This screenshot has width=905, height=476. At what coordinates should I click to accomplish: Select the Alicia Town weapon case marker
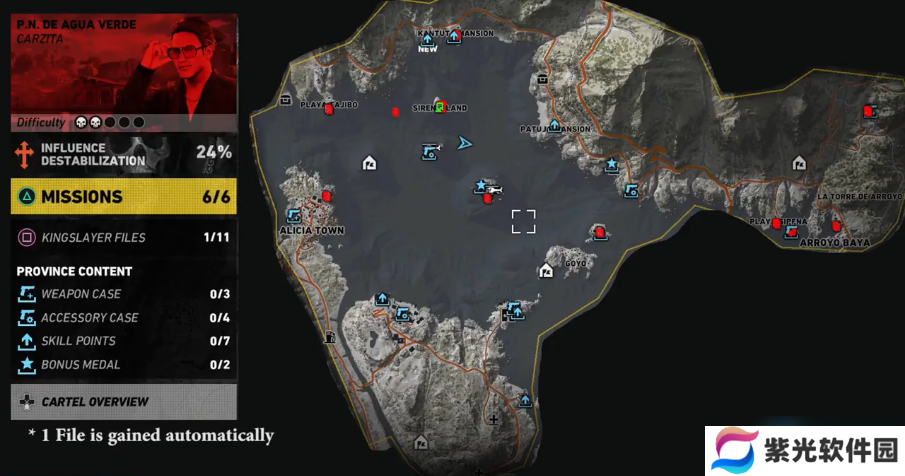coord(294,215)
